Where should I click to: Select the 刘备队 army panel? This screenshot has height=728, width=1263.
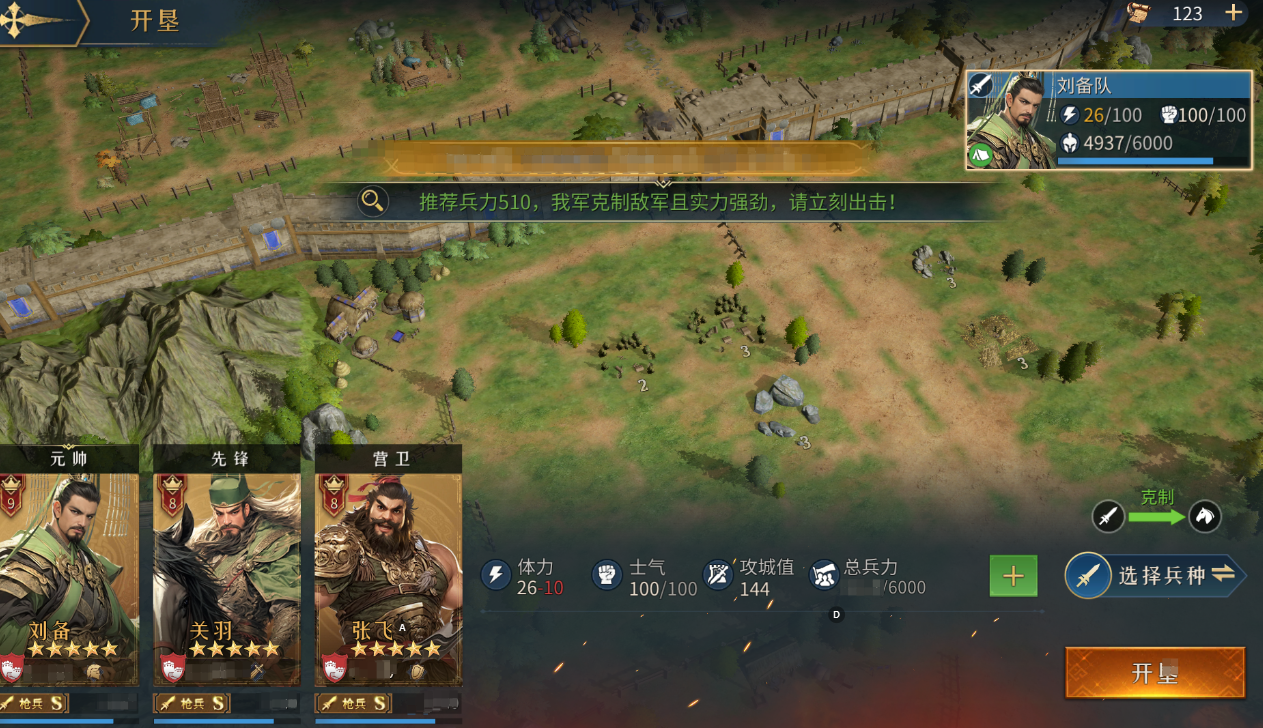pyautogui.click(x=1108, y=120)
